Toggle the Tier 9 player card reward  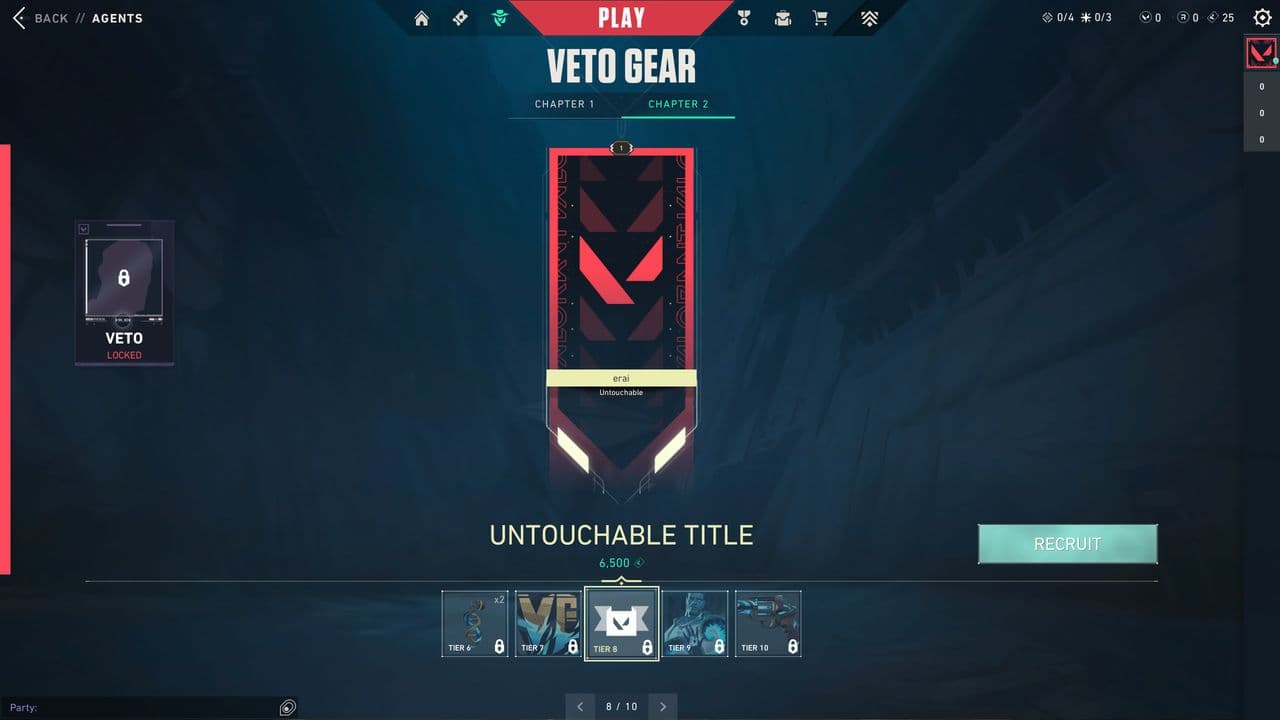[695, 622]
